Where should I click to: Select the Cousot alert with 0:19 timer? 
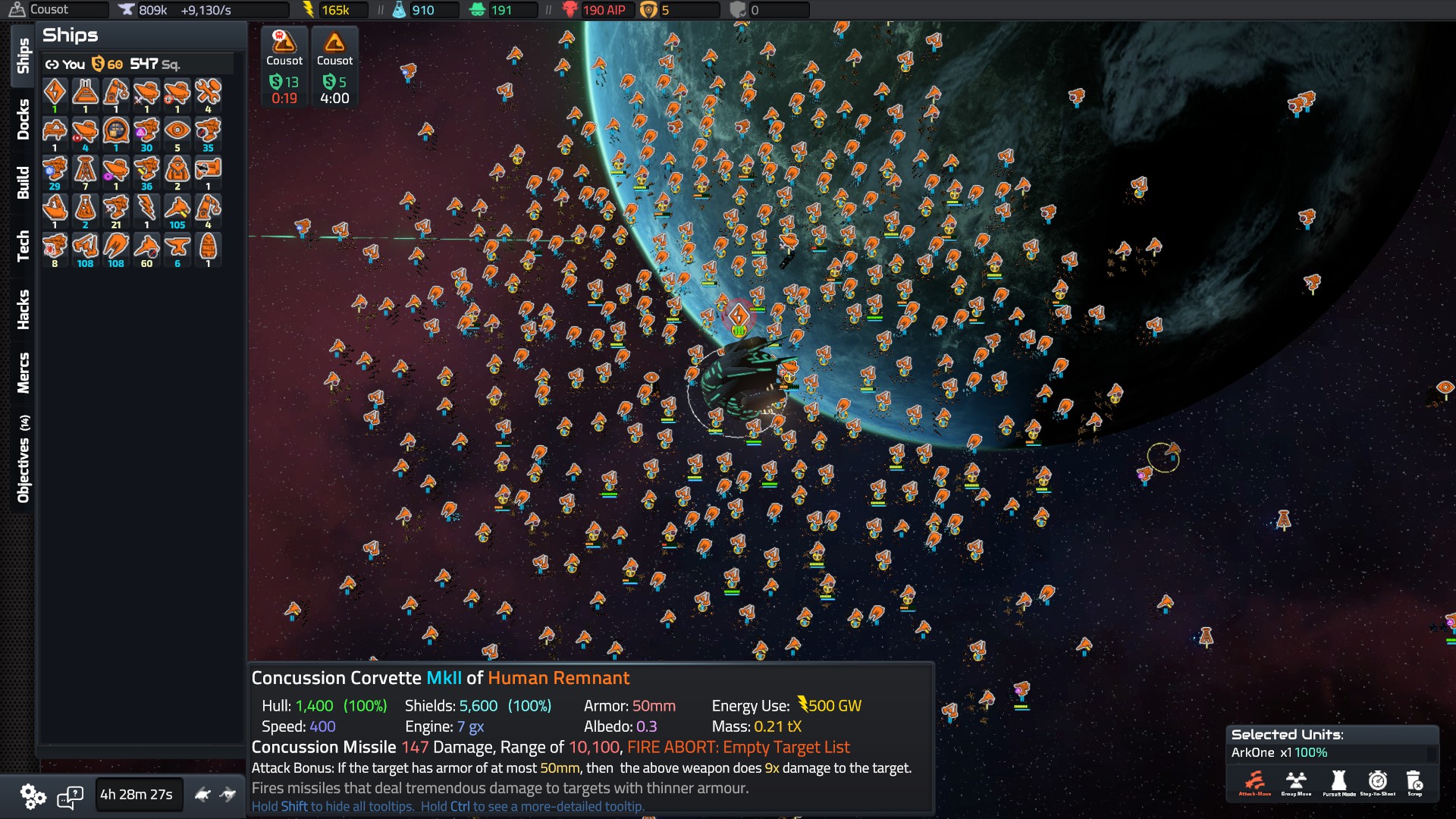coord(284,67)
